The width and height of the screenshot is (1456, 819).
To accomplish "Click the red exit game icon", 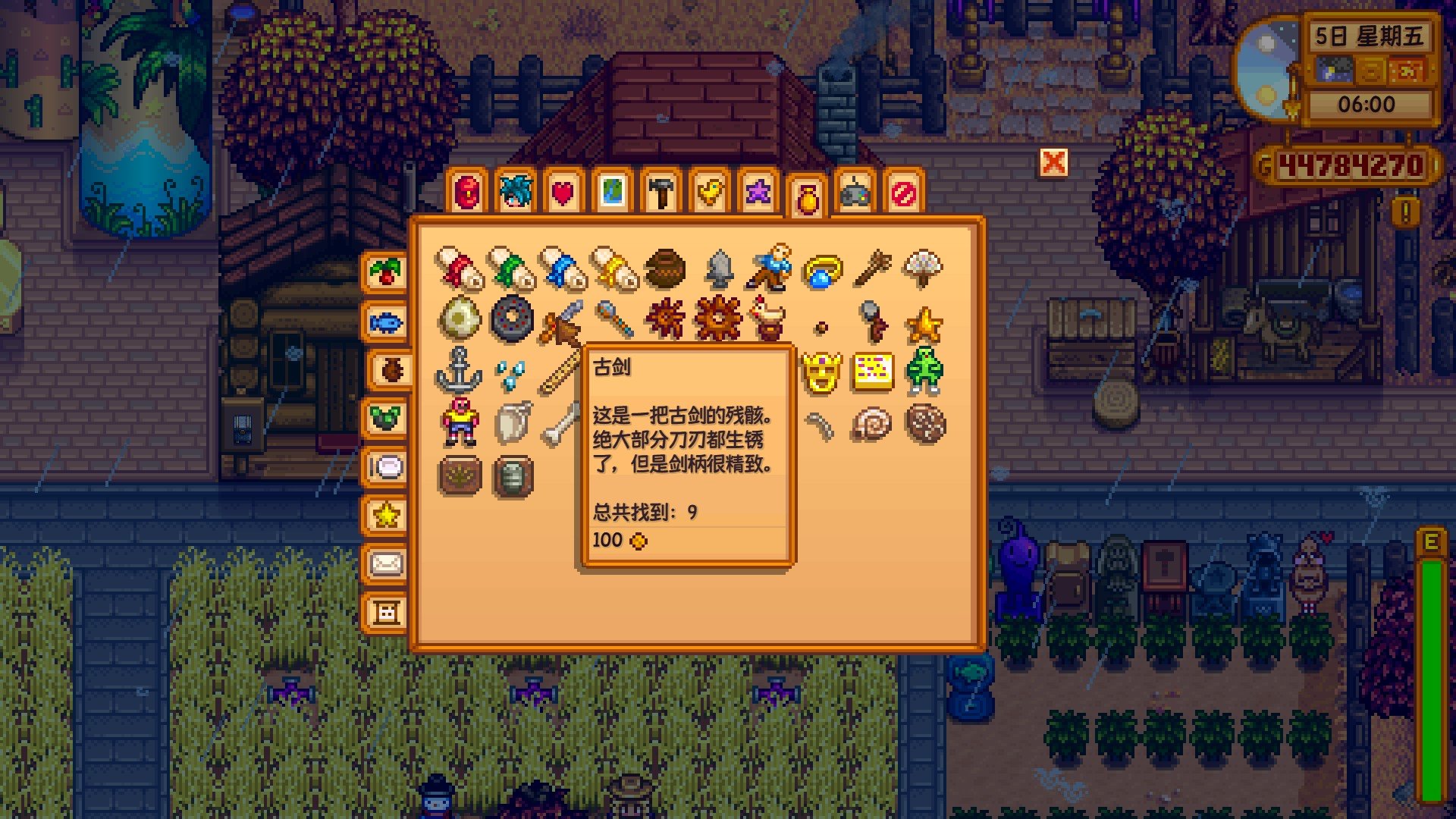I will pyautogui.click(x=902, y=192).
